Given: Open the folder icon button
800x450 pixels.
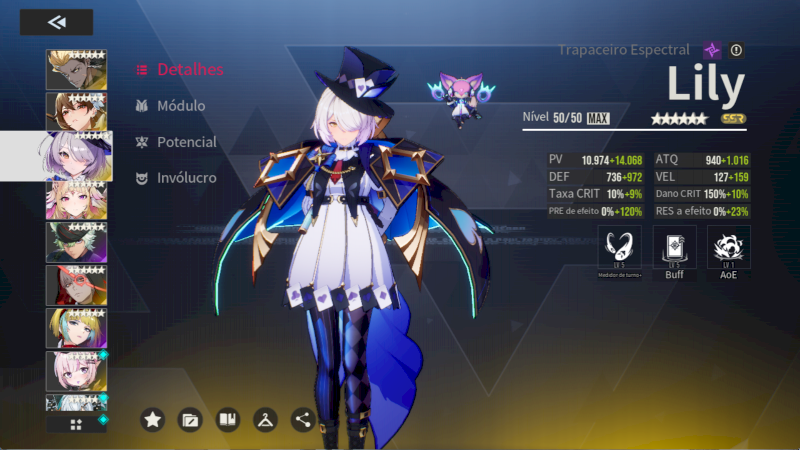Looking at the screenshot, I should tap(190, 420).
